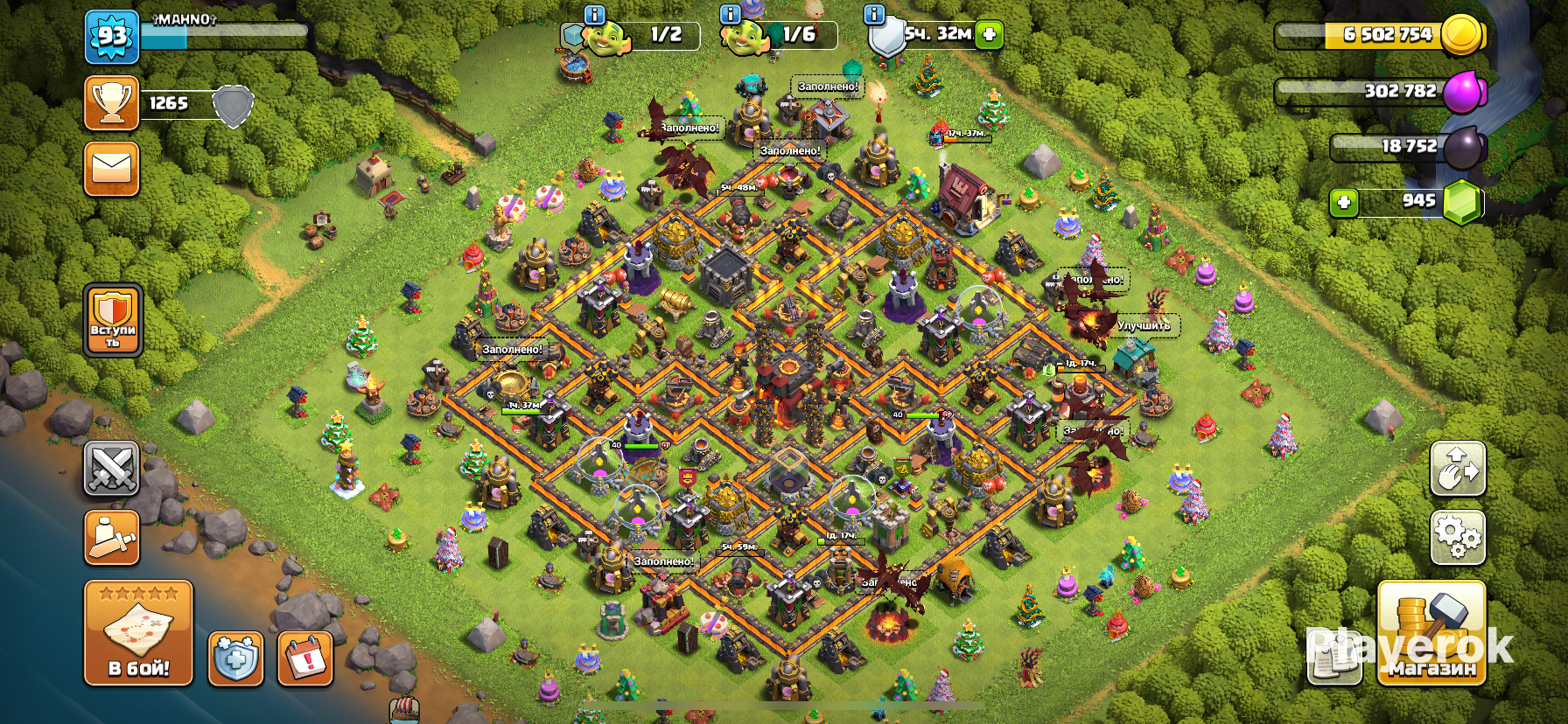This screenshot has height=724, width=1568.
Task: Open the crossed swords battle log
Action: click(111, 468)
